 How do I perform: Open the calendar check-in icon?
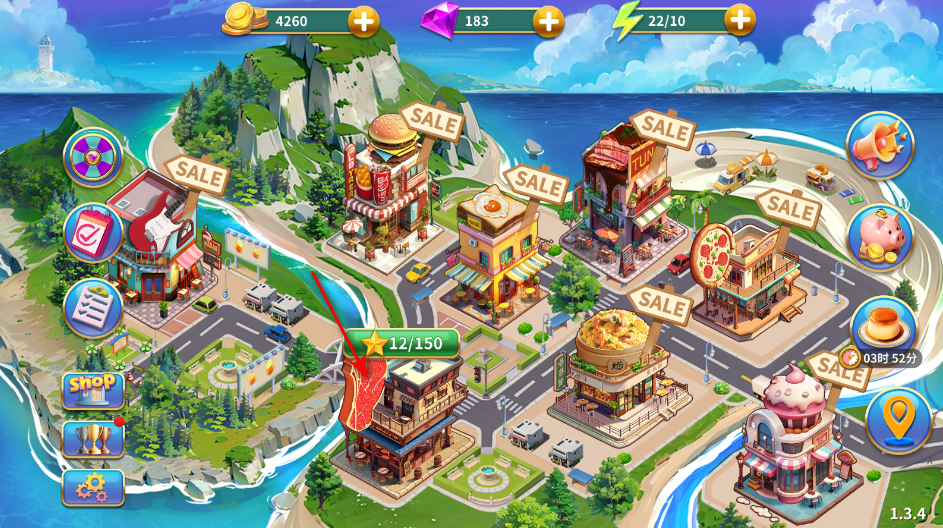click(x=93, y=233)
